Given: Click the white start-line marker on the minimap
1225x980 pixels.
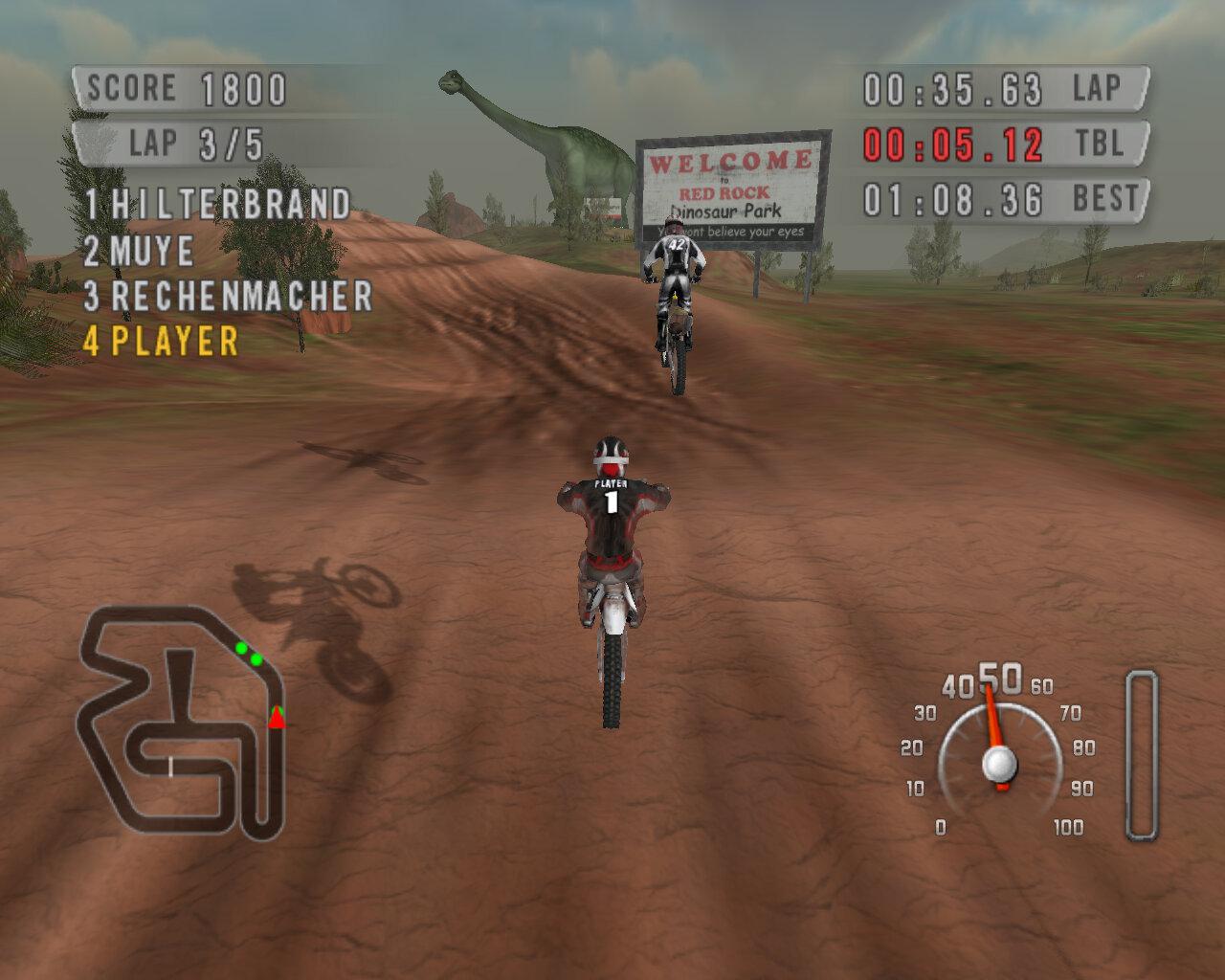Looking at the screenshot, I should click(x=169, y=765).
